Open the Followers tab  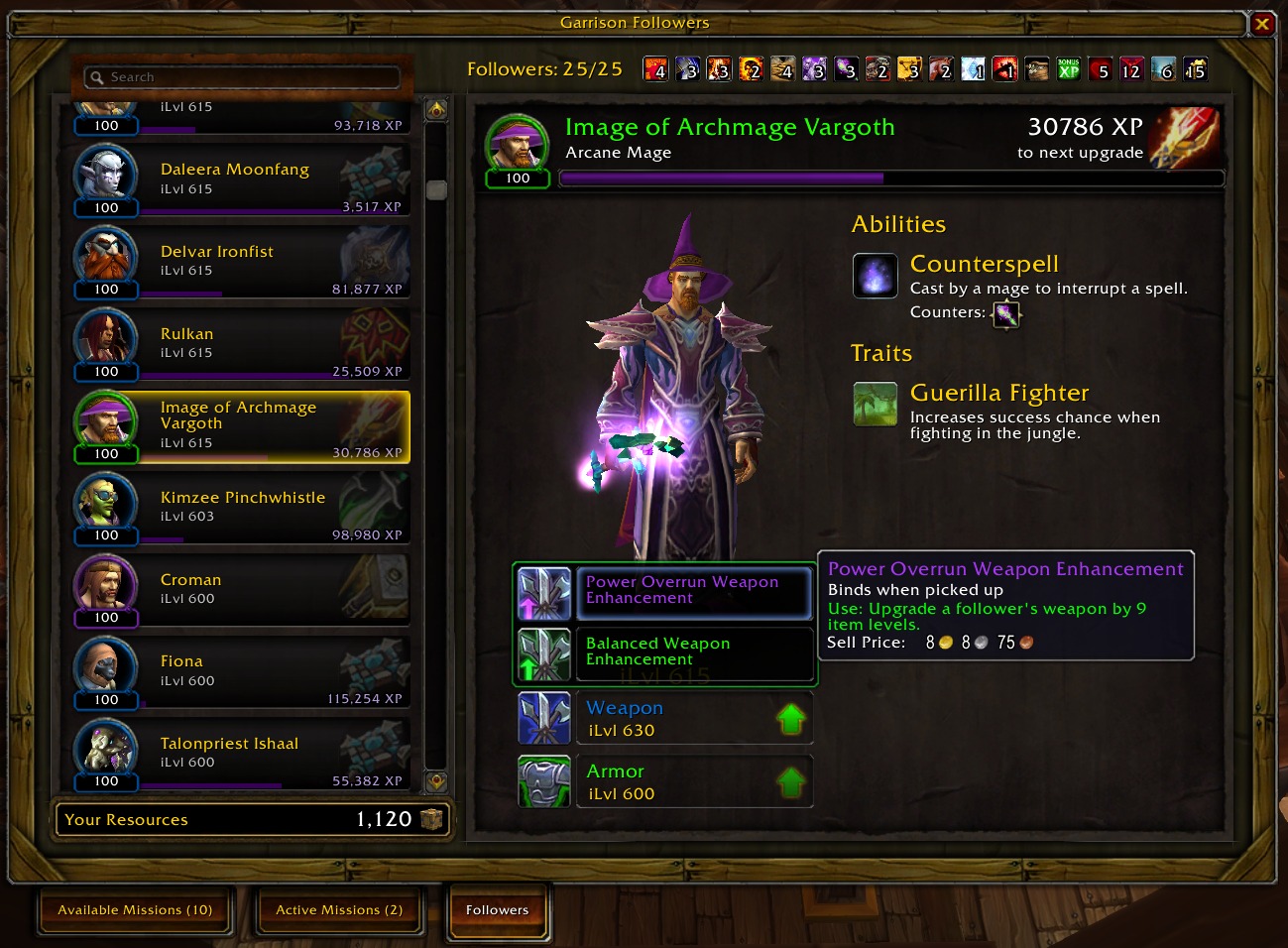pos(498,910)
